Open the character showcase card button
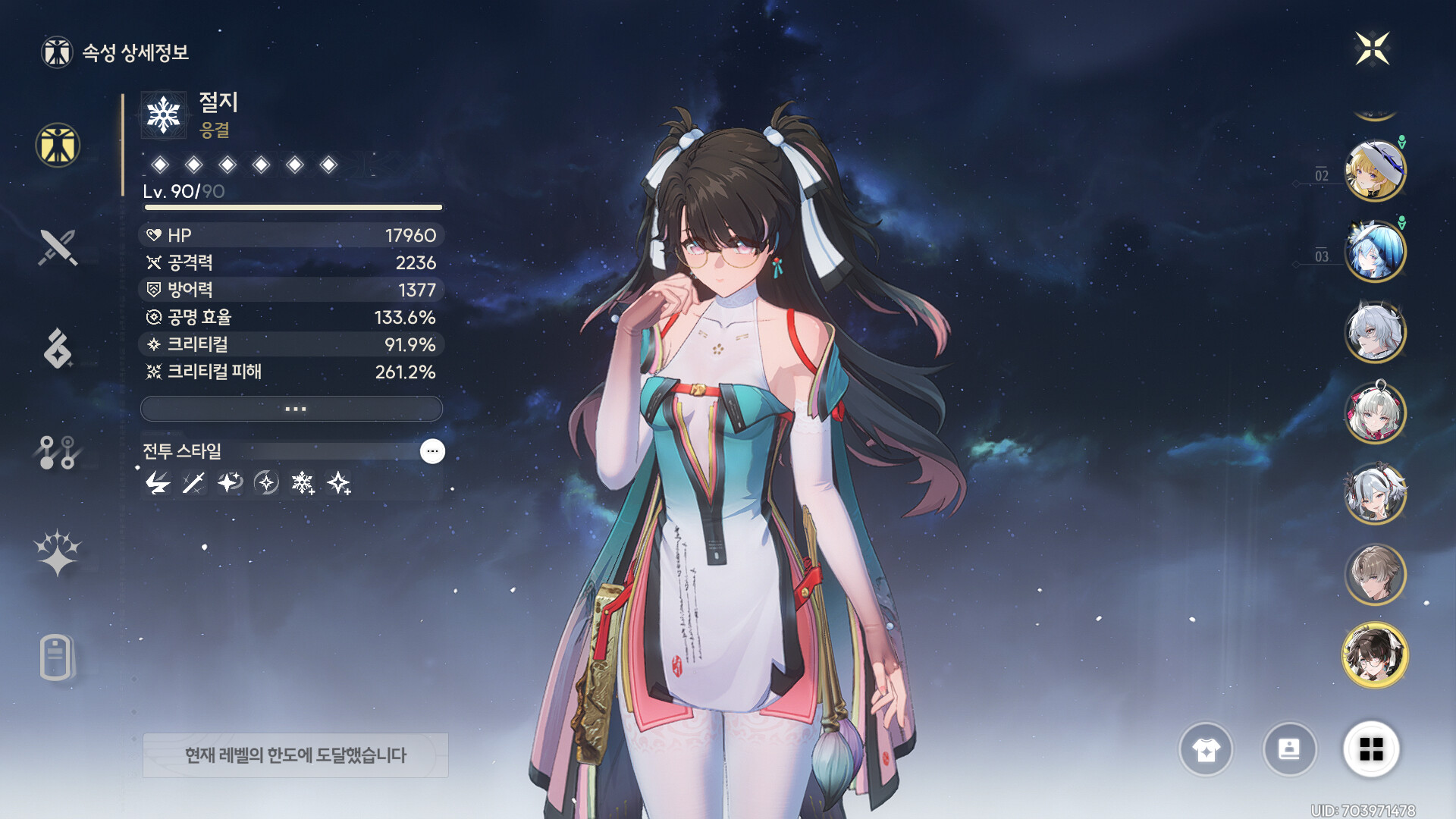1456x819 pixels. point(1289,749)
